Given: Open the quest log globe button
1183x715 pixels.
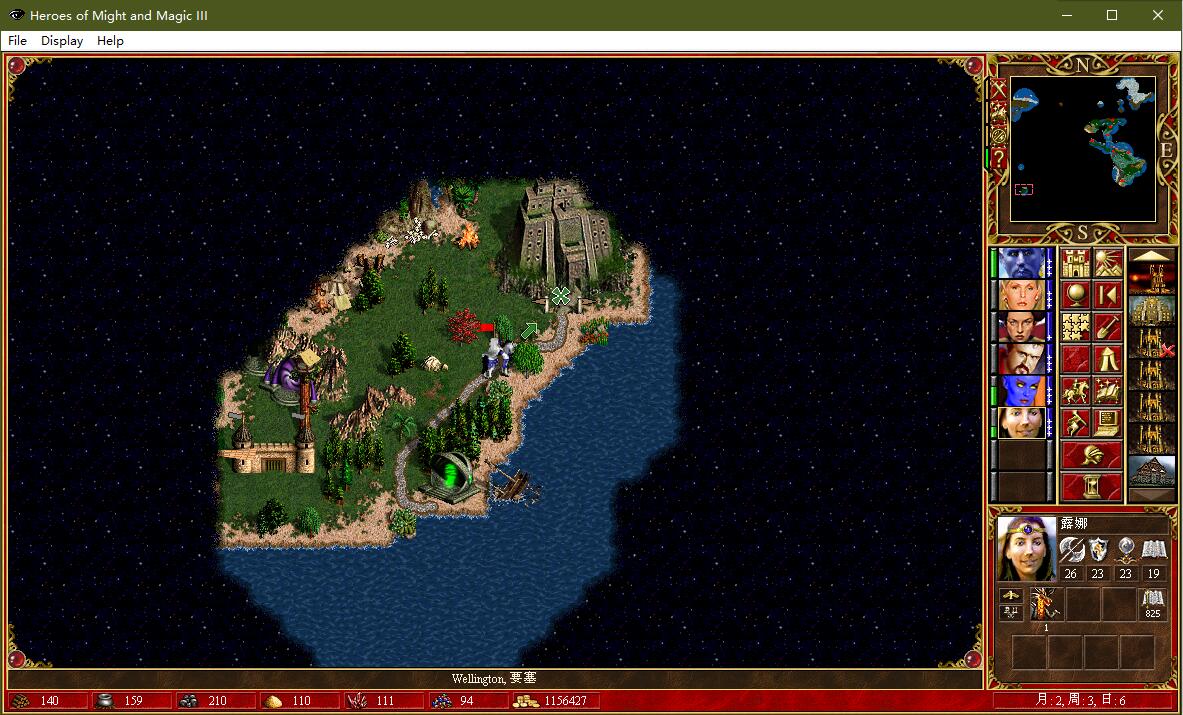Looking at the screenshot, I should click(1075, 296).
